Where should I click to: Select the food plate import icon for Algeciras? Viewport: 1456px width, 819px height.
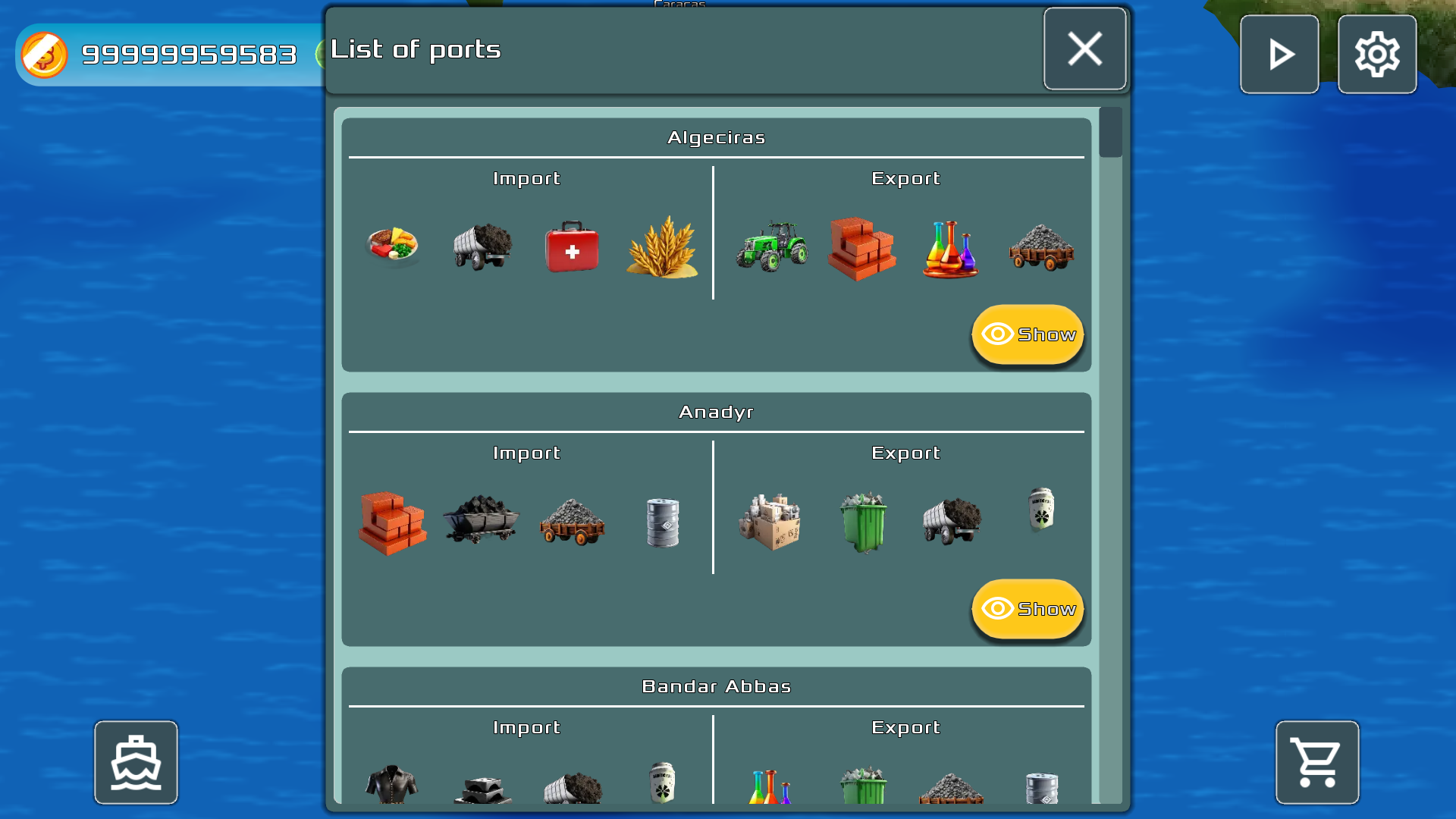394,246
